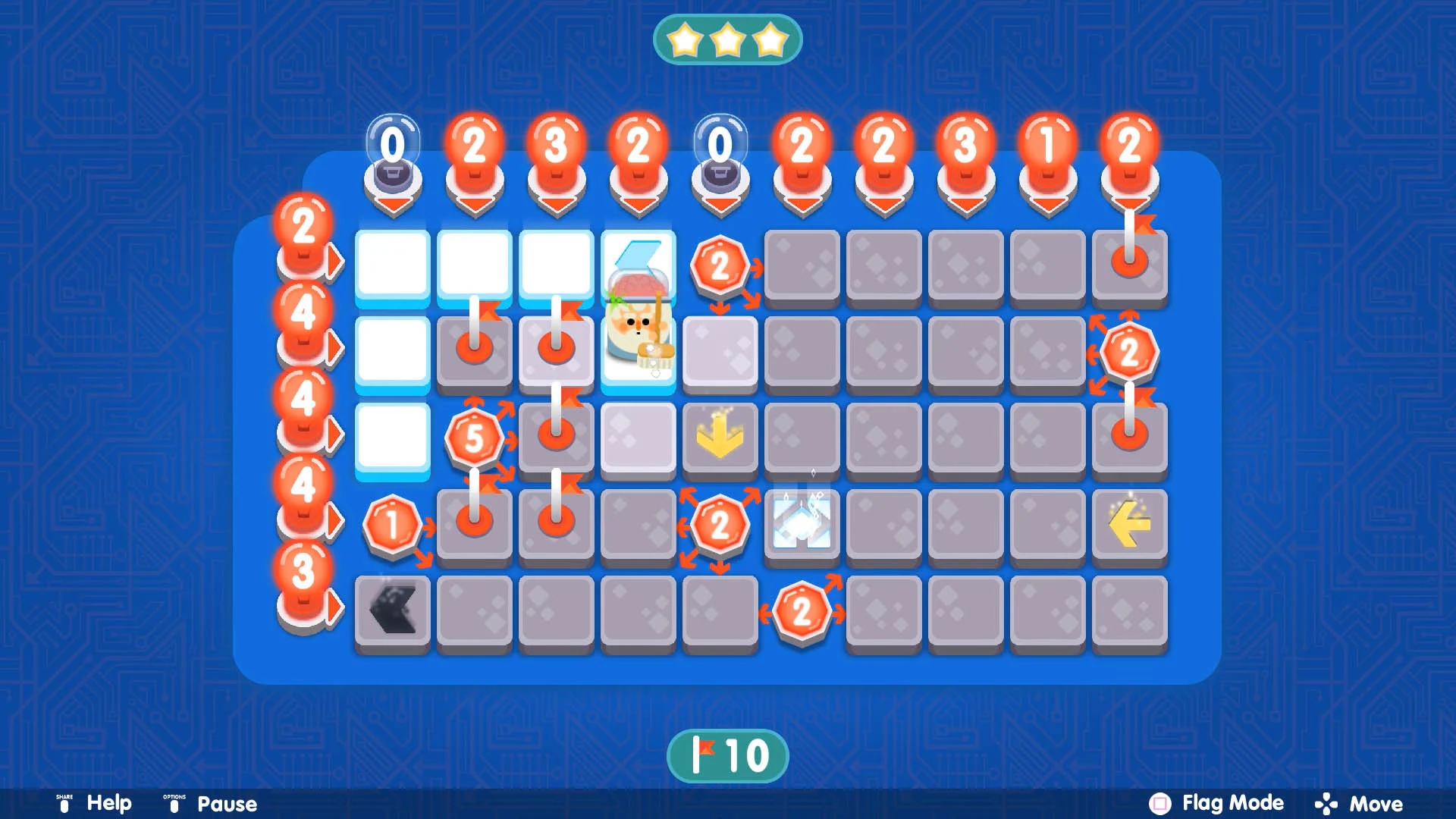Select the hexagonal 1 clue marker
The width and height of the screenshot is (1456, 819).
click(391, 524)
